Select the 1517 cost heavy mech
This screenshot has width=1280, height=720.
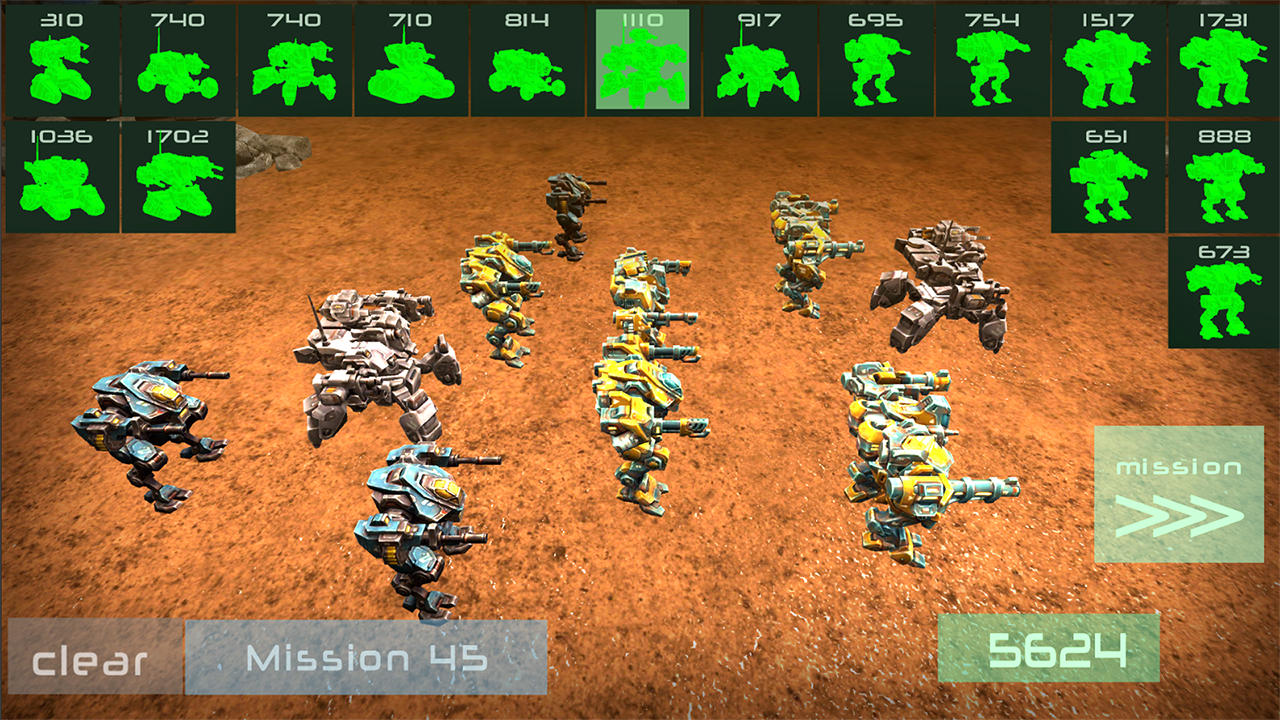(x=1110, y=60)
